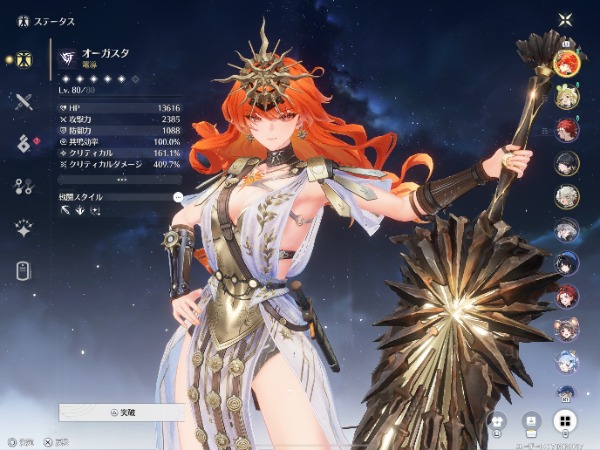
Task: Select the orange-haired character portrait at list top
Action: tap(566, 63)
